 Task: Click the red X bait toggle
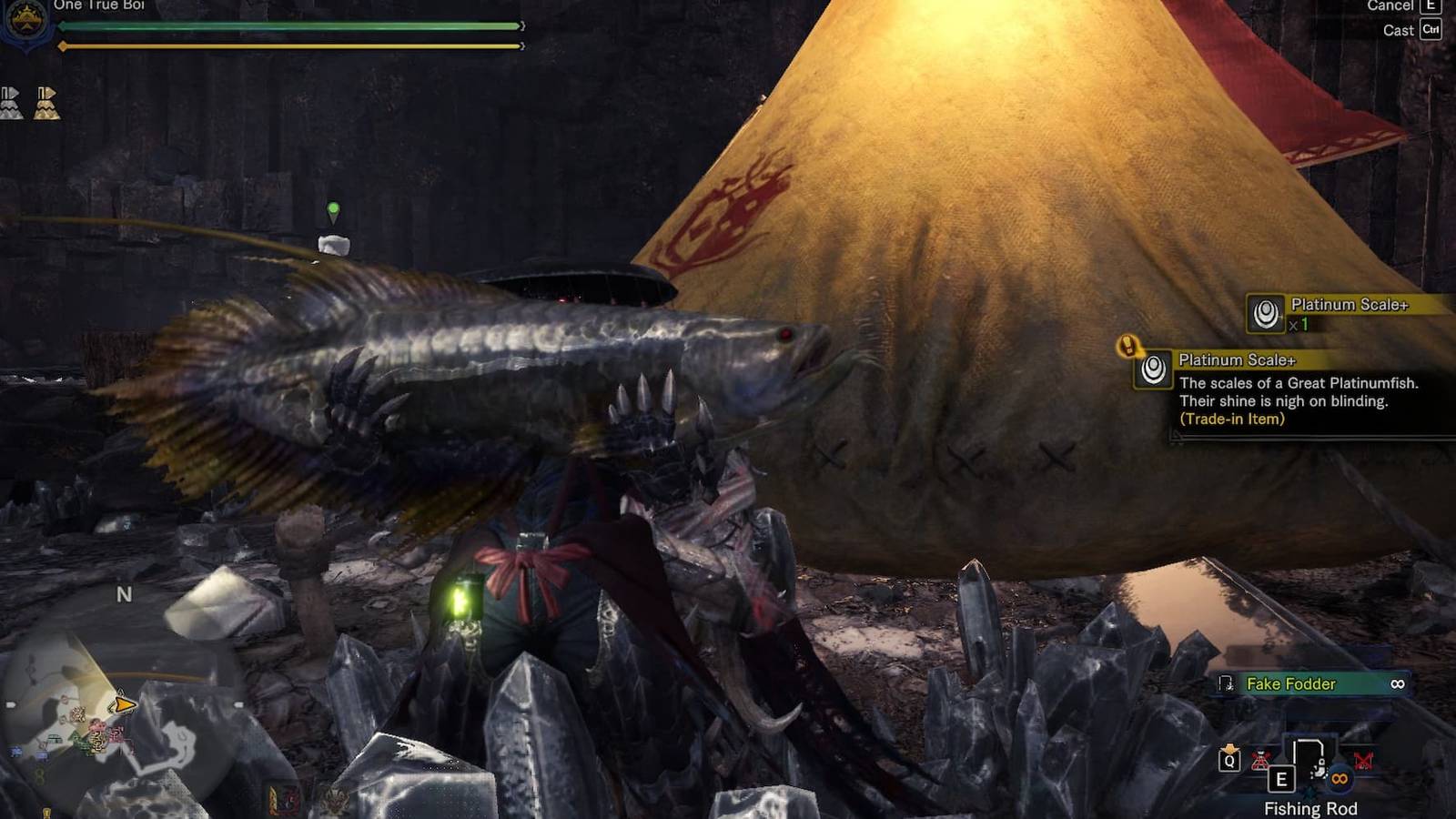click(1362, 761)
